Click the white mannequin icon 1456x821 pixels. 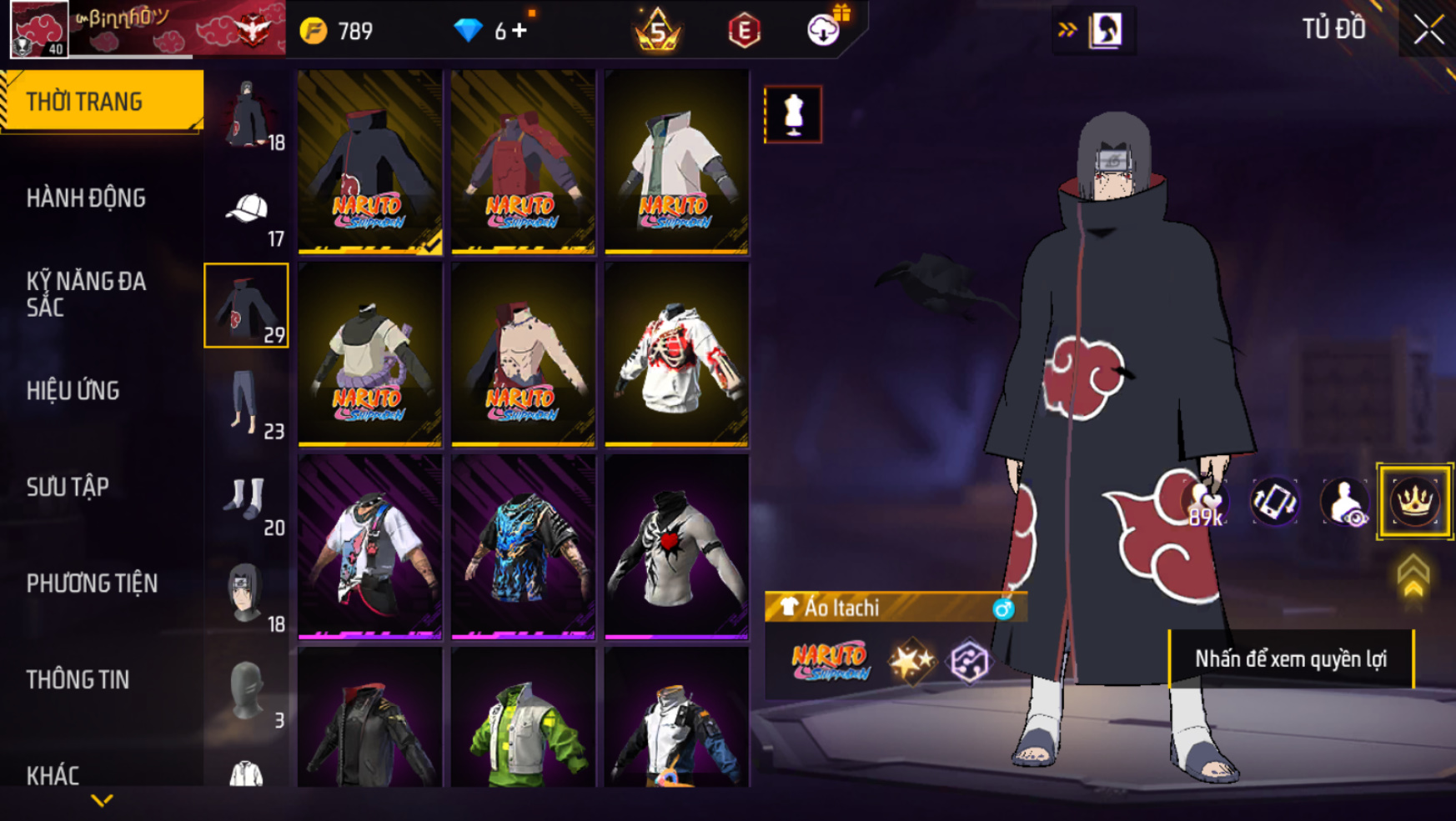pyautogui.click(x=793, y=114)
